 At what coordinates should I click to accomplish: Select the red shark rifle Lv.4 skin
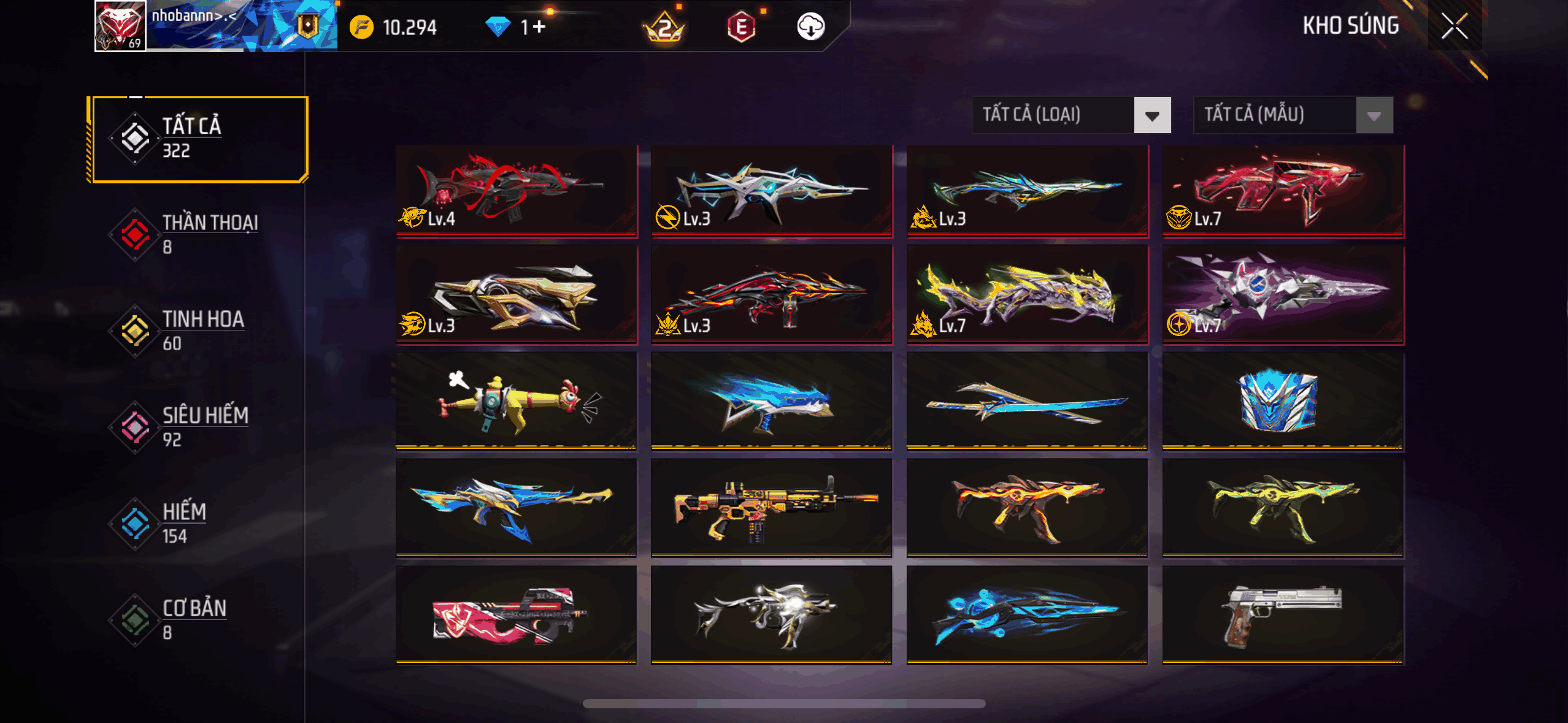click(517, 190)
